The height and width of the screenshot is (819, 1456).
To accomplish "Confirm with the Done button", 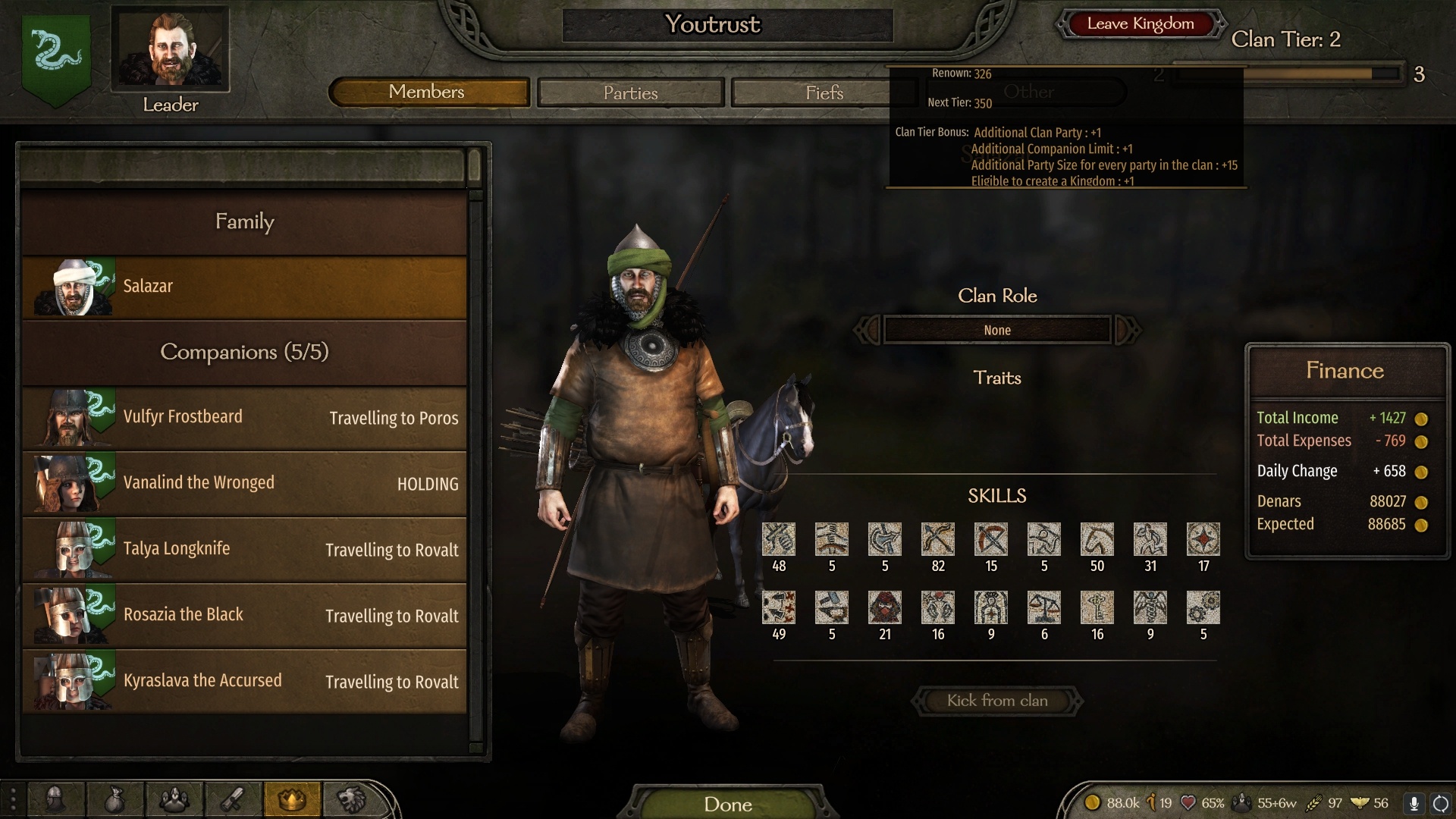I will (727, 804).
